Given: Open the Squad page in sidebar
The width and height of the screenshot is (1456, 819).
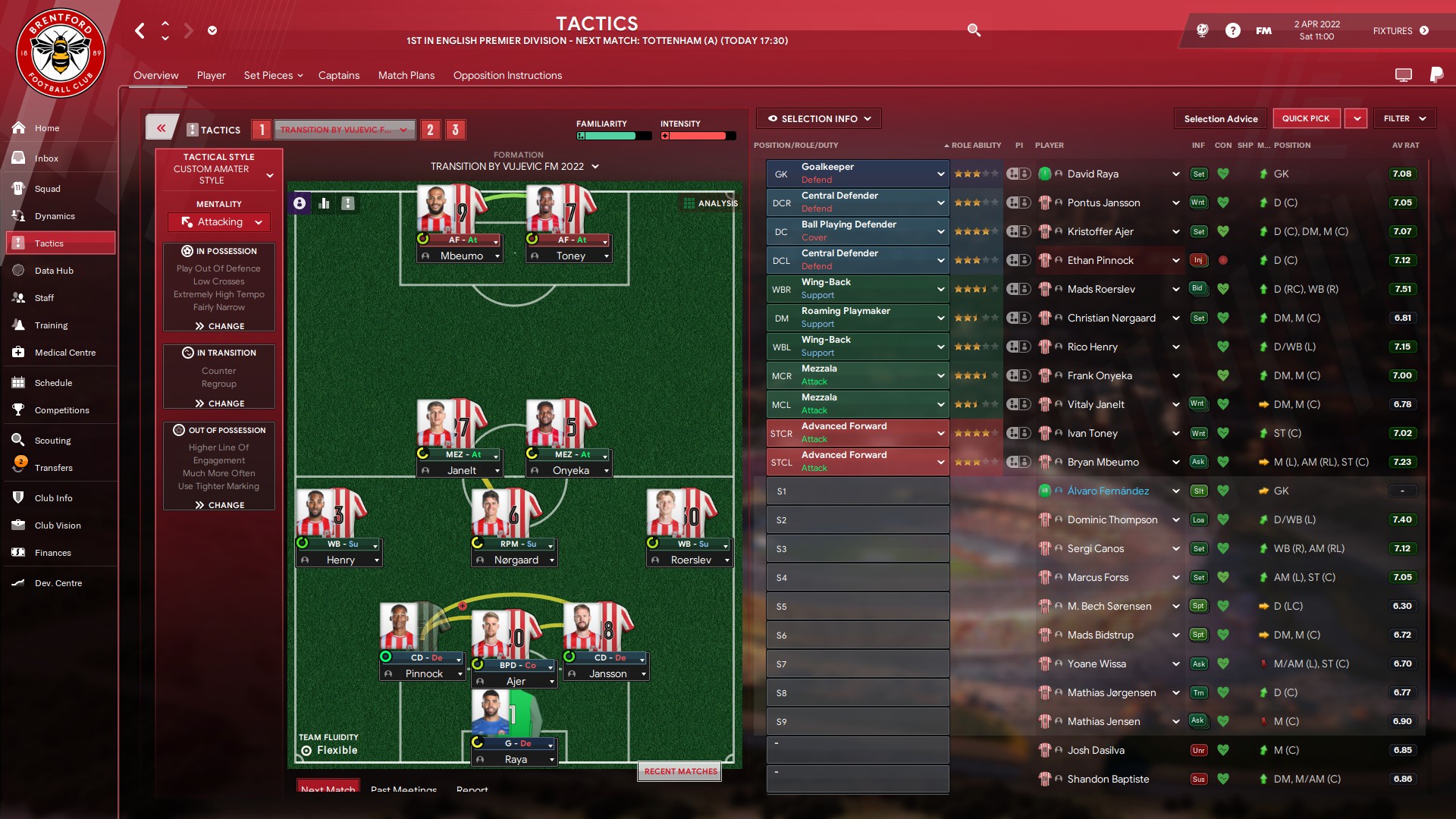Looking at the screenshot, I should coord(47,189).
